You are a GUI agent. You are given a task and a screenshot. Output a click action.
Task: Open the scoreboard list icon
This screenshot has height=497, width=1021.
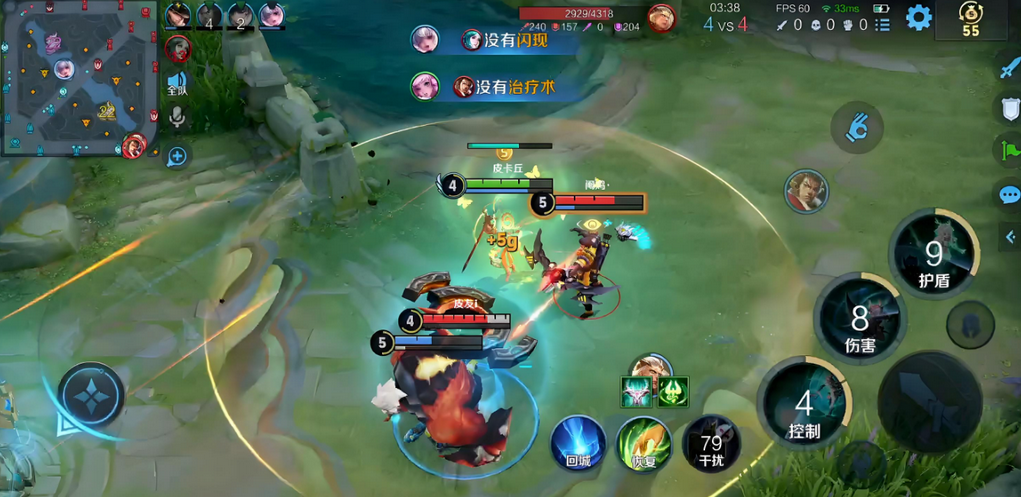[882, 25]
